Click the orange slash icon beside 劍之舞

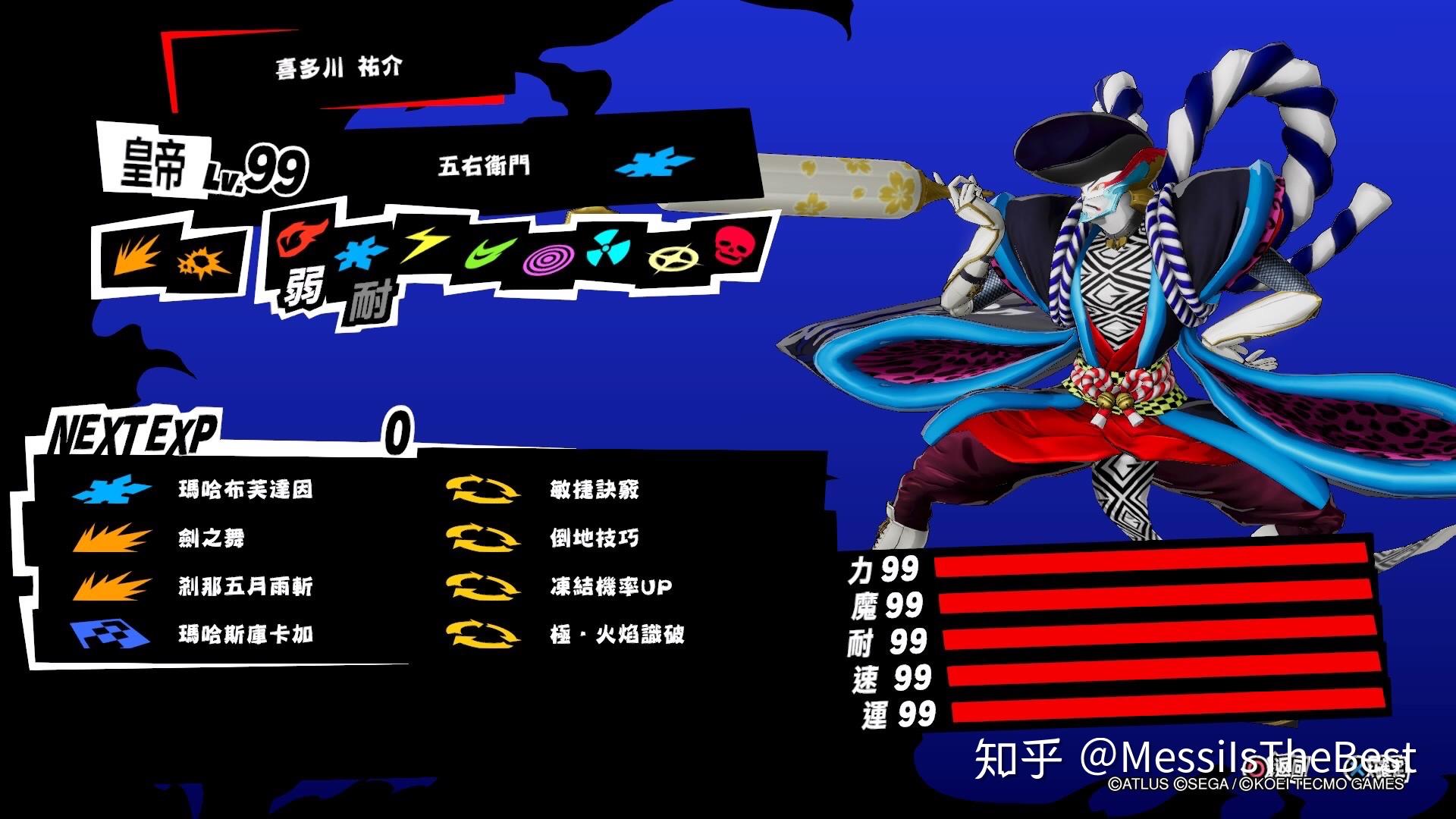(x=112, y=538)
